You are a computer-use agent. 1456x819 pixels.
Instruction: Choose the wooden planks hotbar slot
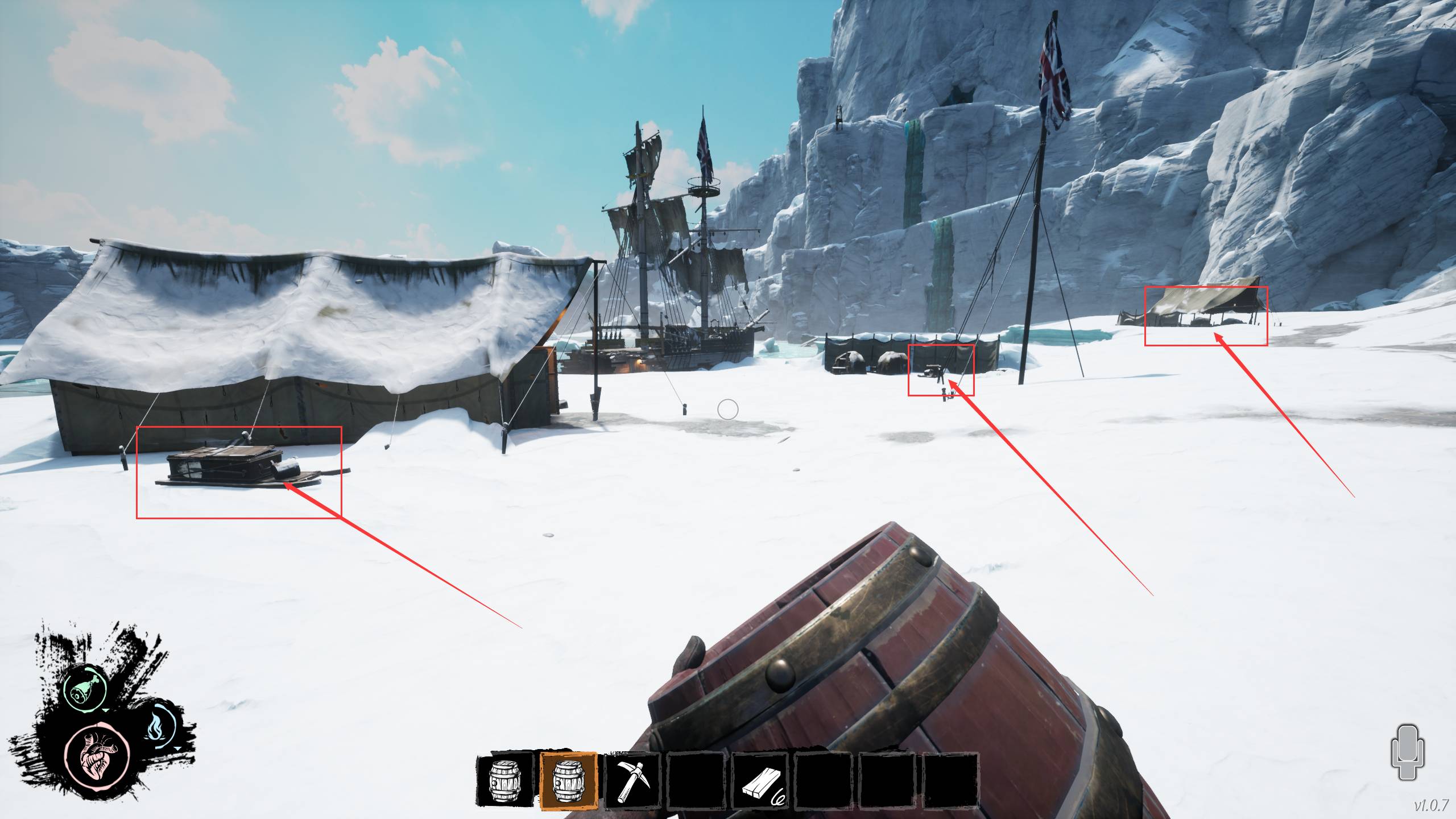760,780
